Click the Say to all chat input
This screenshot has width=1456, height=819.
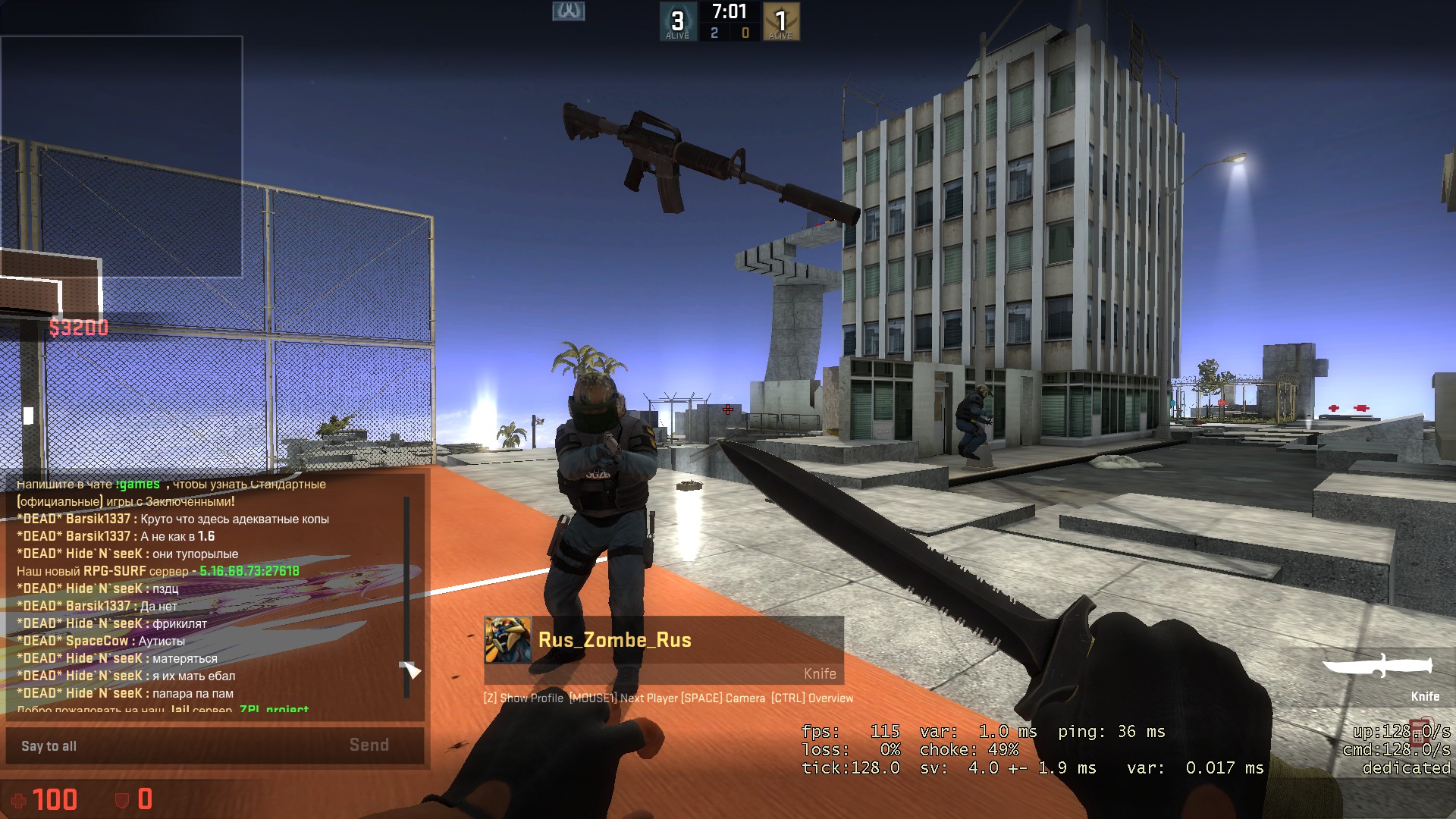pyautogui.click(x=174, y=746)
